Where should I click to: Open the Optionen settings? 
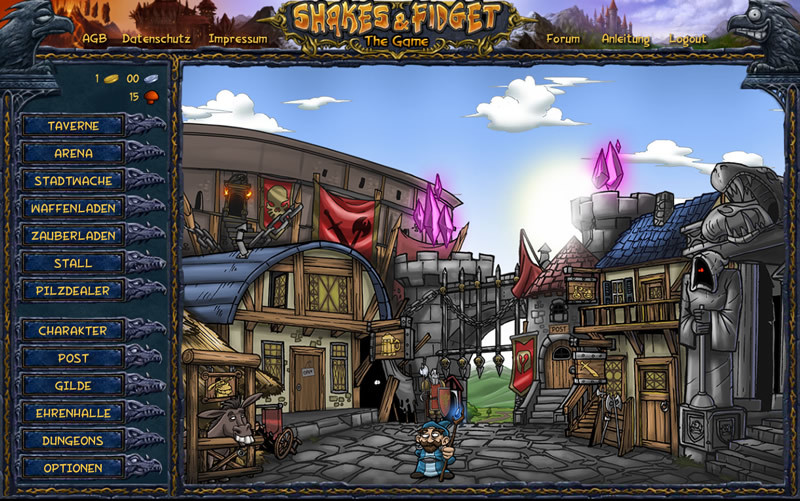(73, 467)
